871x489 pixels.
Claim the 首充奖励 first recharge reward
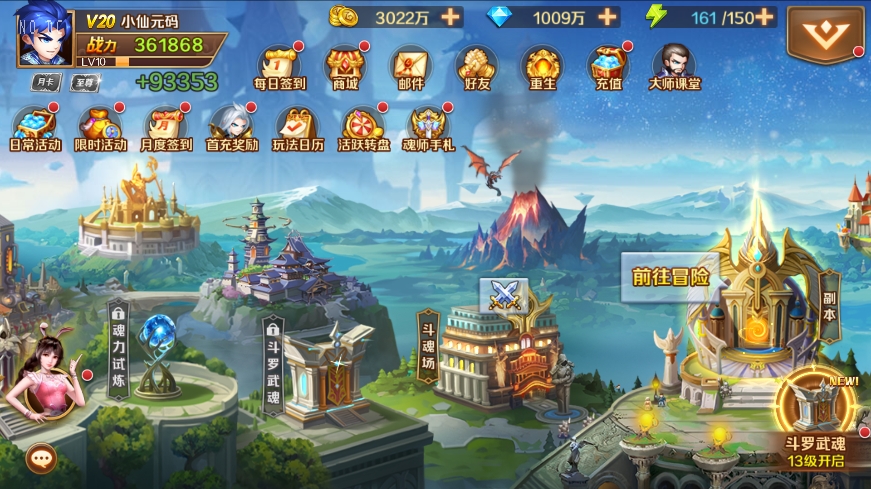232,127
